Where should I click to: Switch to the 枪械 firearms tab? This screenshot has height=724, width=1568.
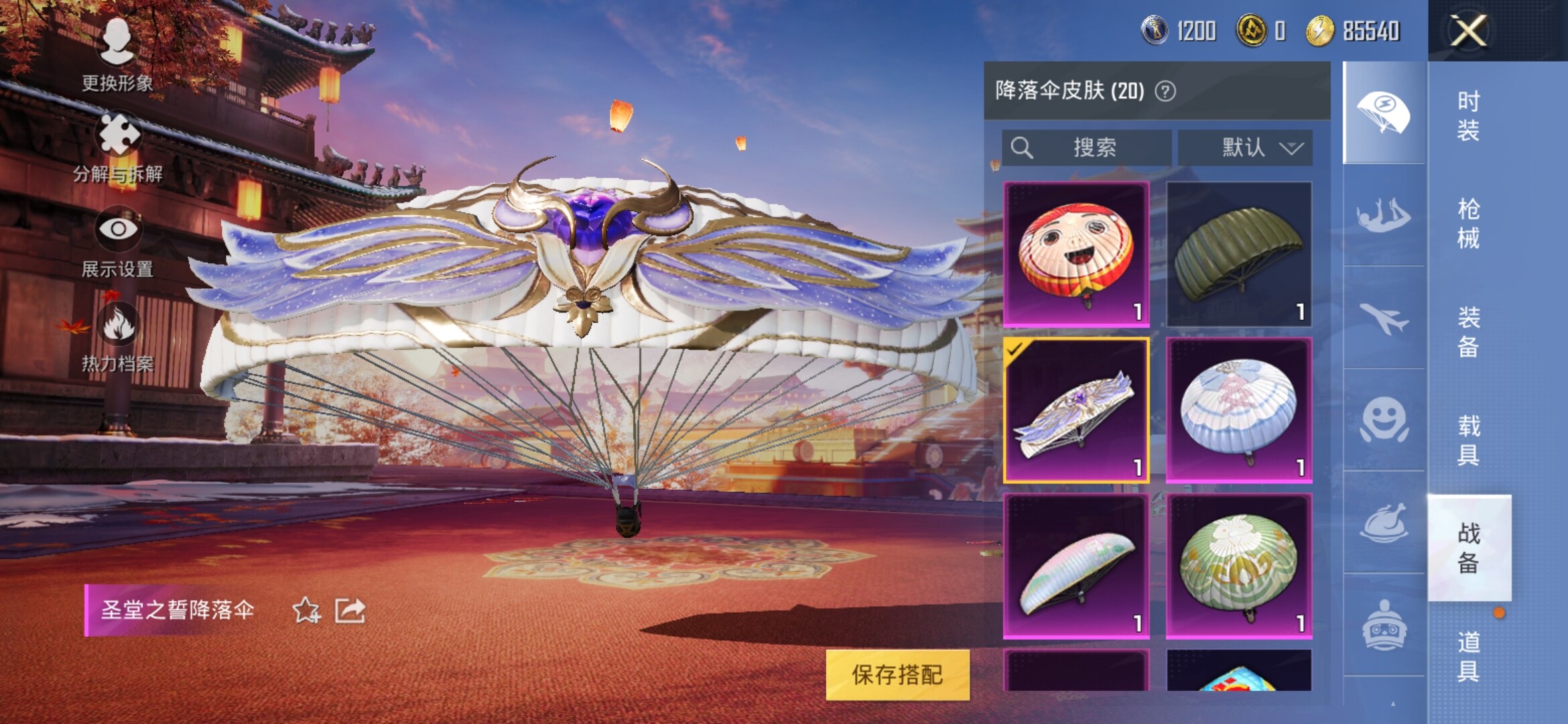(1468, 223)
